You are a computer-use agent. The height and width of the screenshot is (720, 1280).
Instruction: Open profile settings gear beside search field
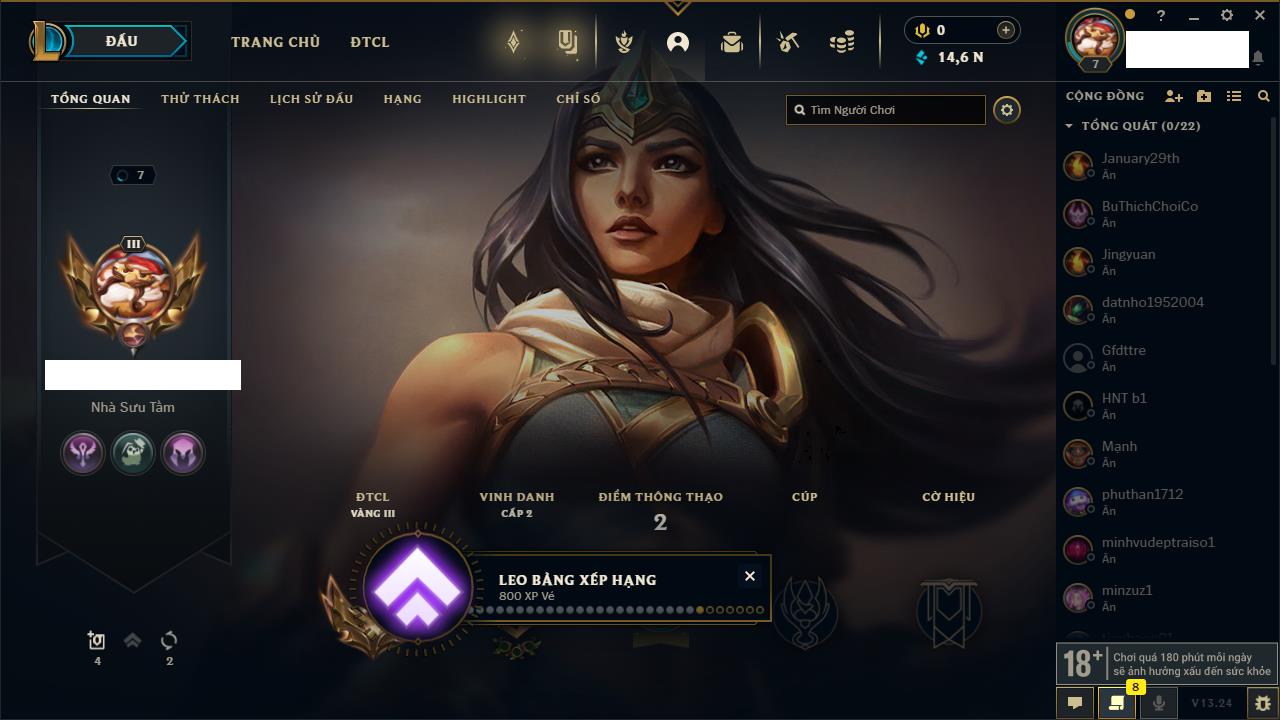pyautogui.click(x=1007, y=110)
